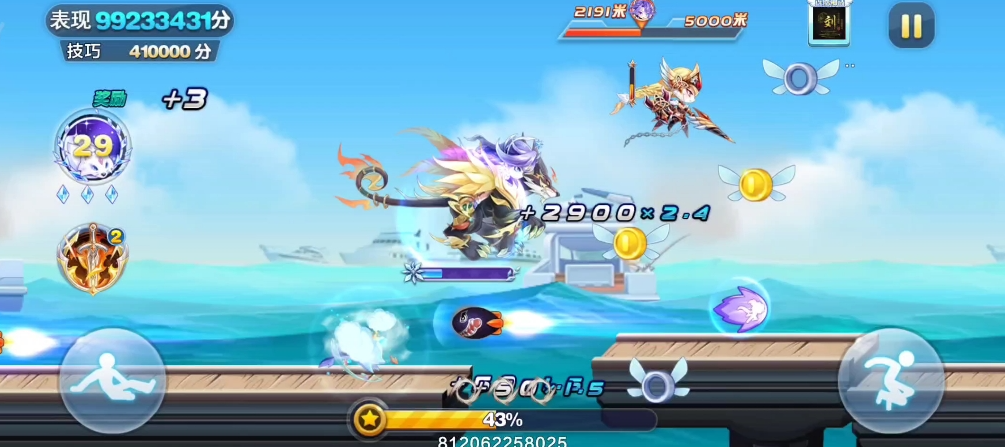Screen dimensions: 1005x447
Task: Tap the jump action button
Action: coord(890,381)
